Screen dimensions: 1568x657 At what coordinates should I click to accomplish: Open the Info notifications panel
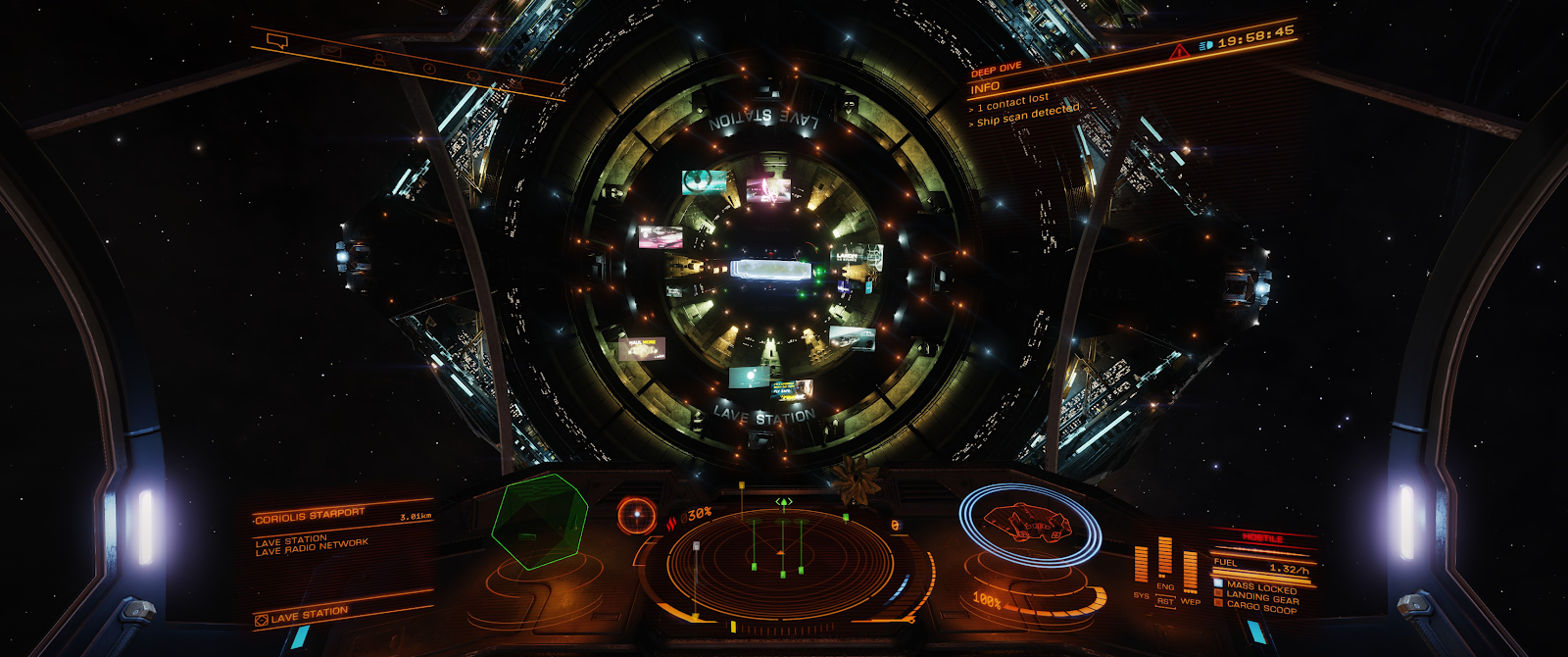[985, 87]
